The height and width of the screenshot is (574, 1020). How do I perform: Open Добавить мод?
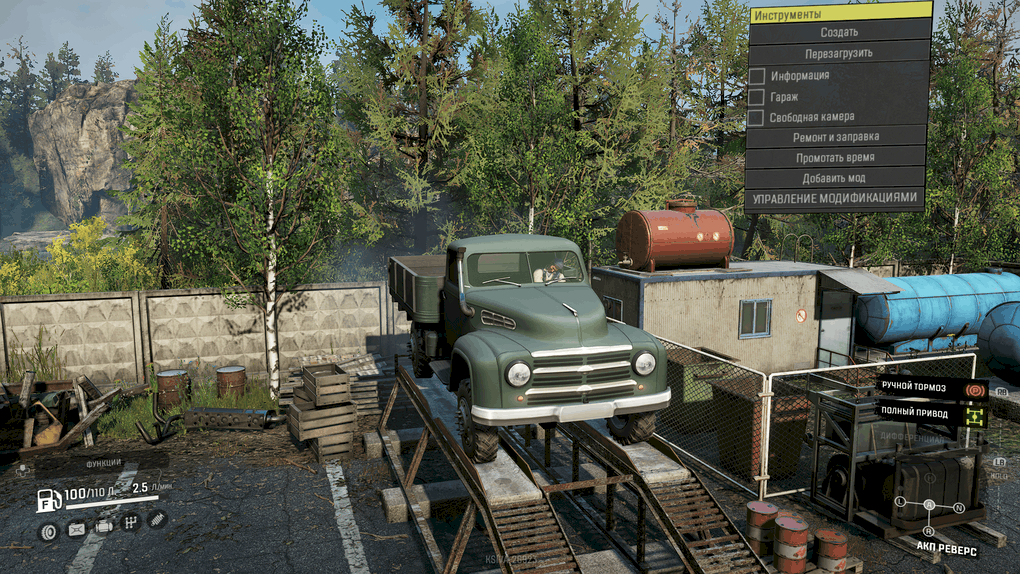(836, 178)
